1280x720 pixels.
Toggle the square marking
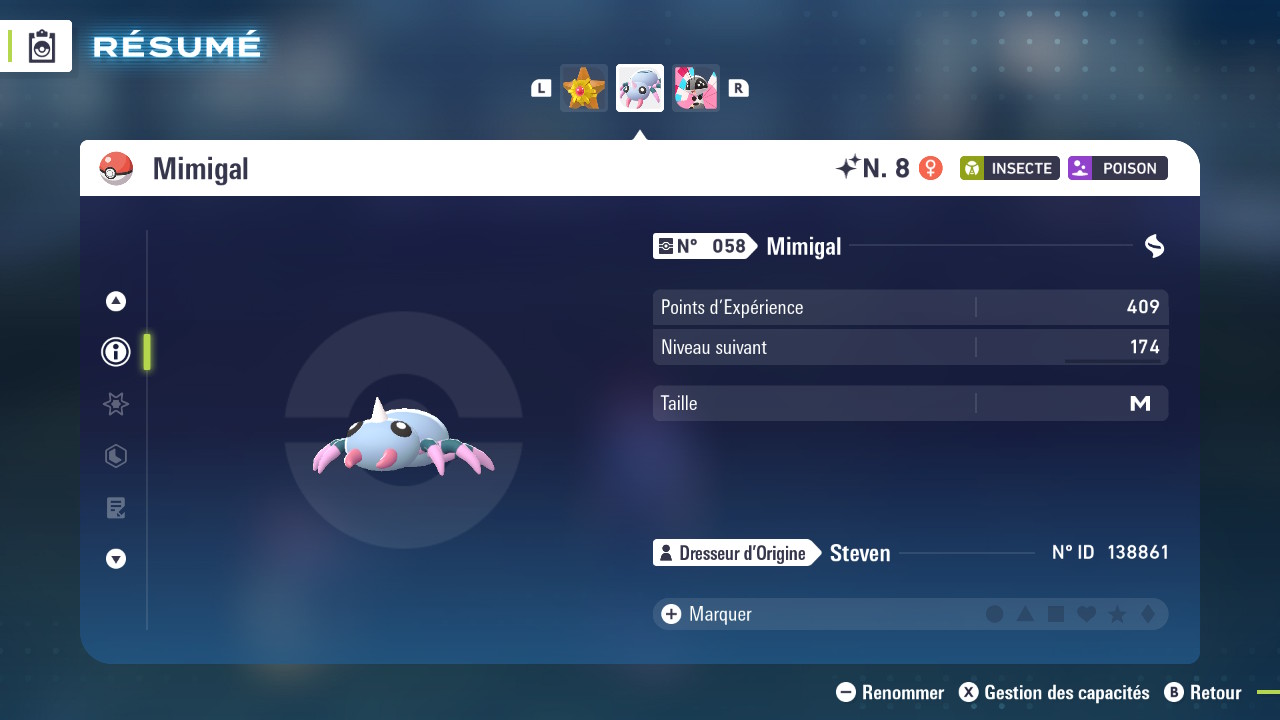pos(1056,614)
